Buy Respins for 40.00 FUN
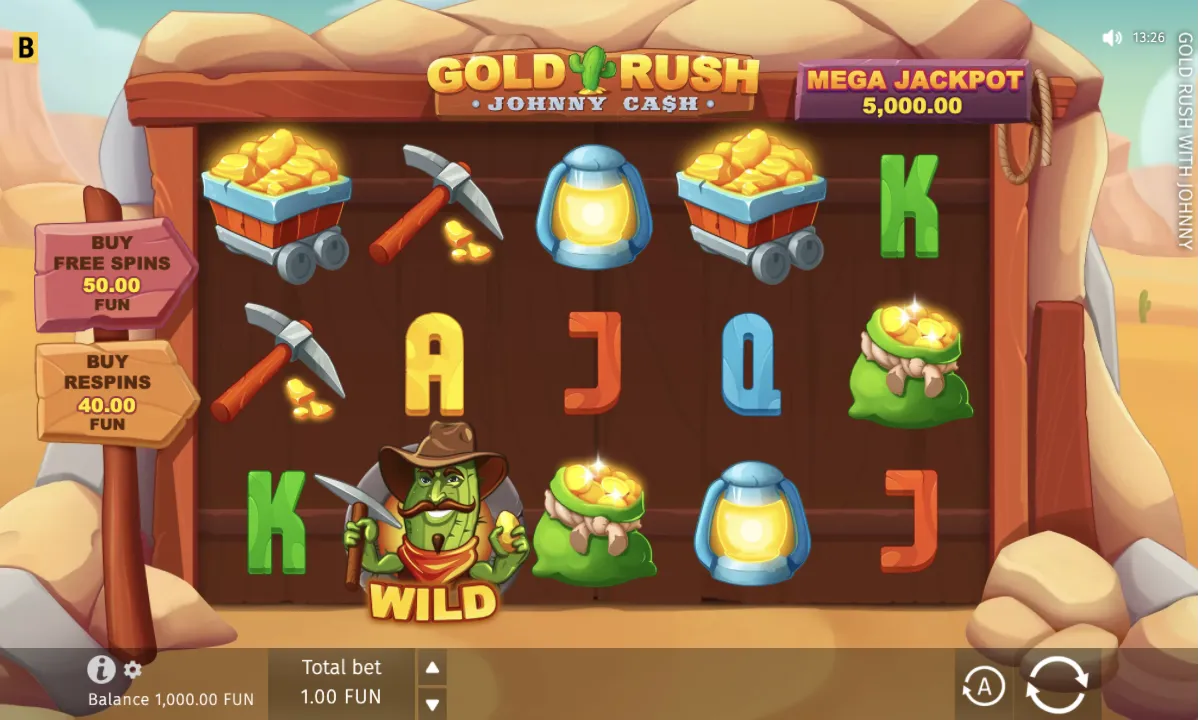Screen dimensions: 1200x720 coord(116,392)
